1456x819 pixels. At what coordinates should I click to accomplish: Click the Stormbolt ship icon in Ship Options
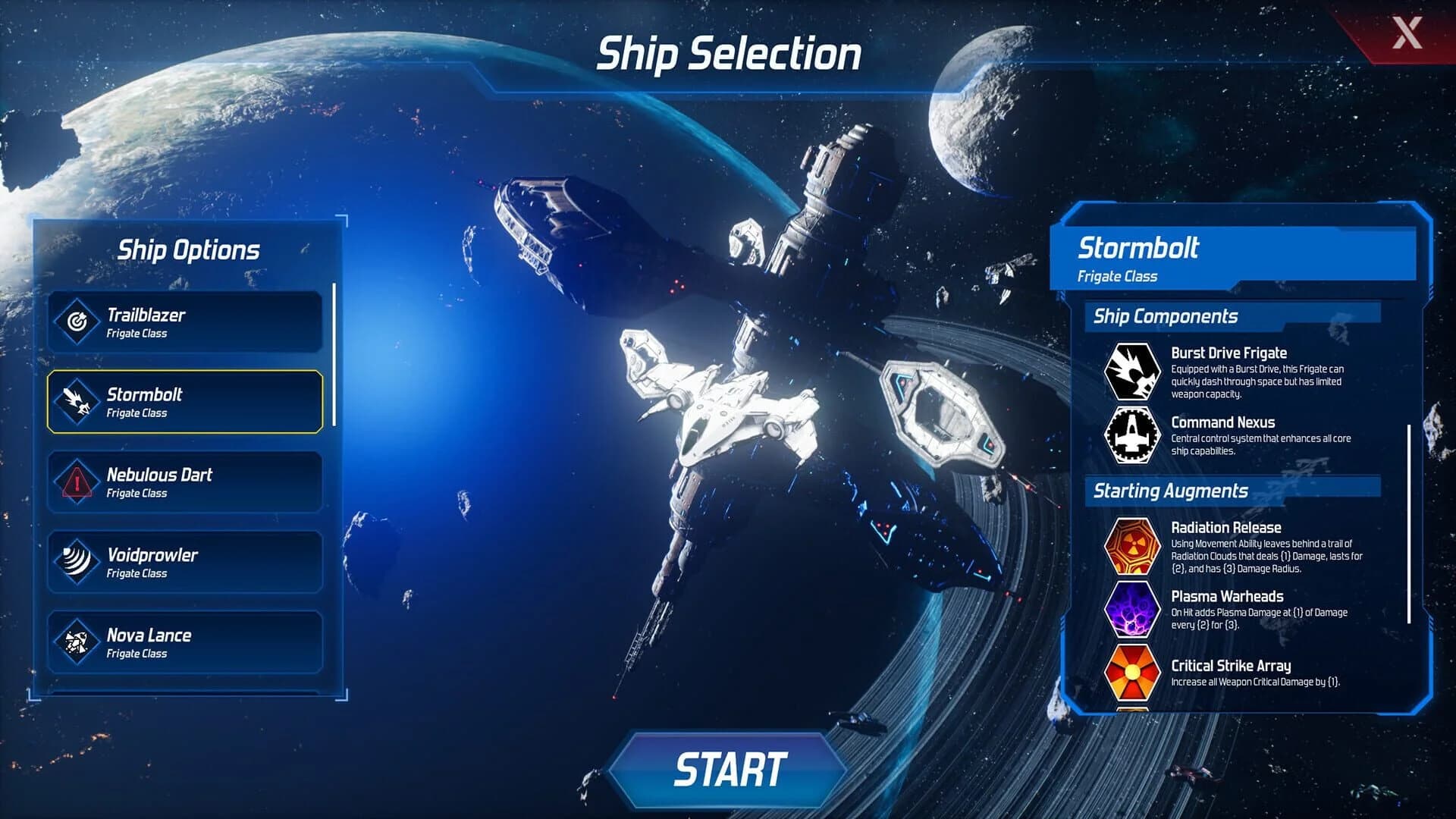point(79,401)
